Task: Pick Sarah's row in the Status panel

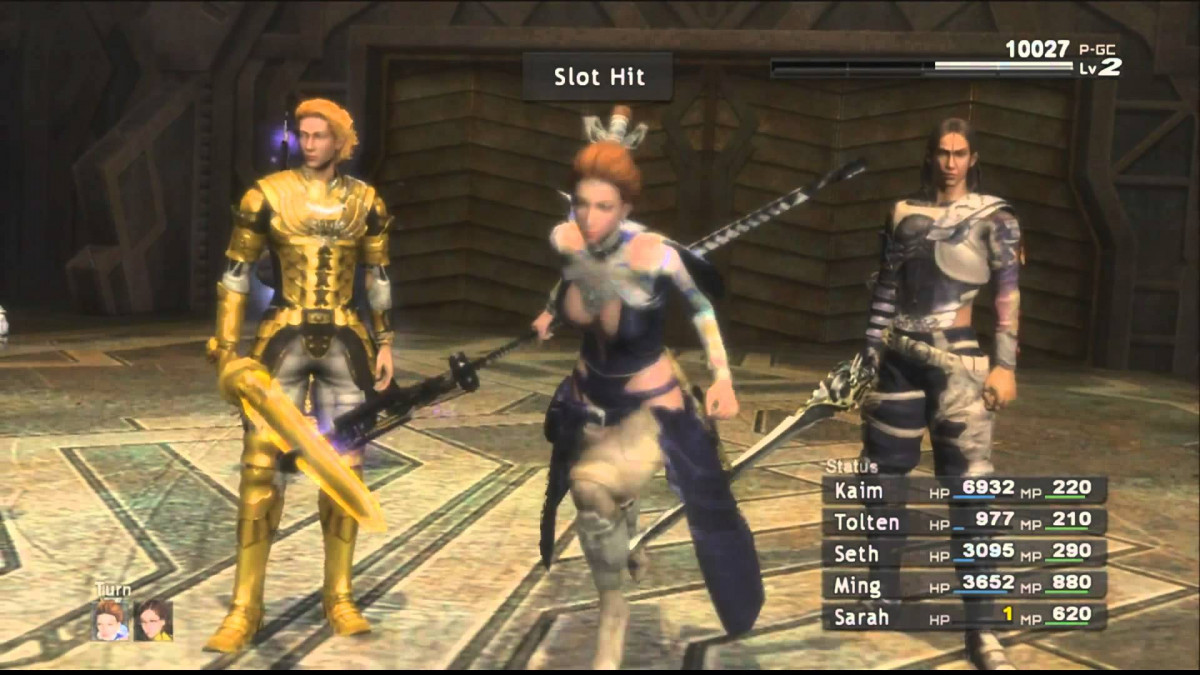Action: pyautogui.click(x=964, y=616)
